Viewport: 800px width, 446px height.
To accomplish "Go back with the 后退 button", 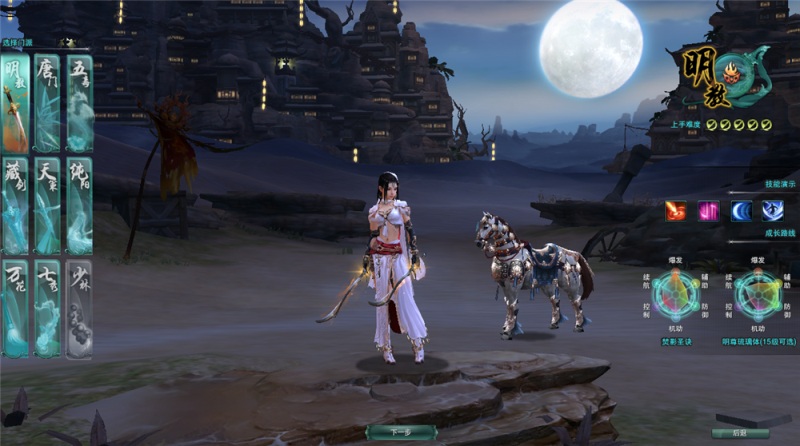I will click(738, 432).
